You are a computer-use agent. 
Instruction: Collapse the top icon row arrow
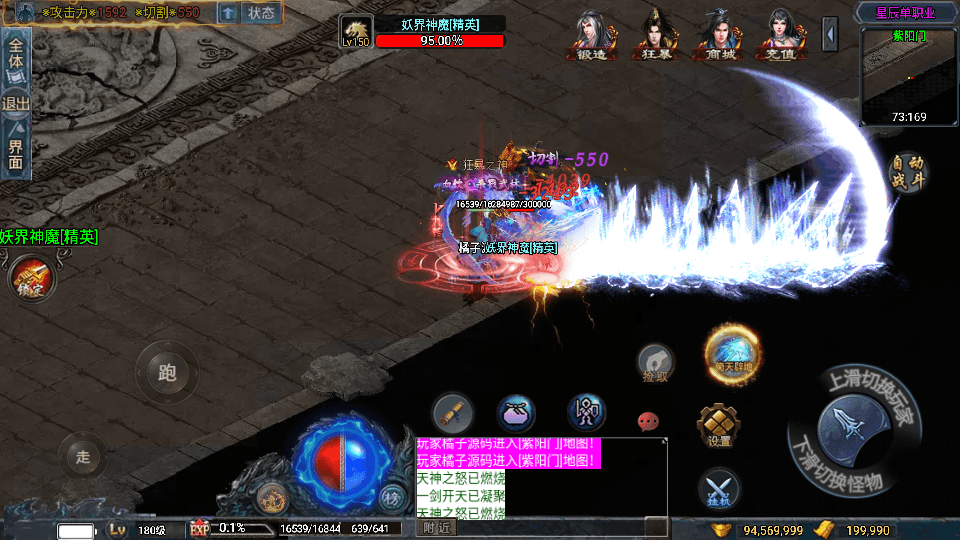click(830, 35)
